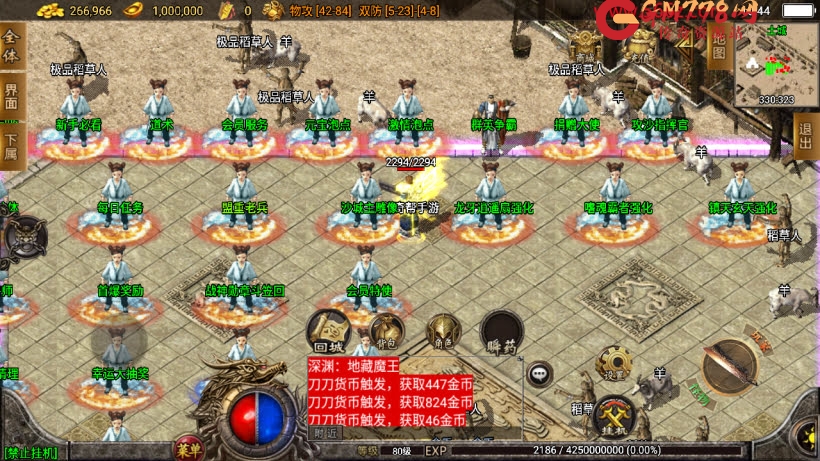Select the 附近 nearby chat tab
Screen dimensions: 820x461
(324, 434)
